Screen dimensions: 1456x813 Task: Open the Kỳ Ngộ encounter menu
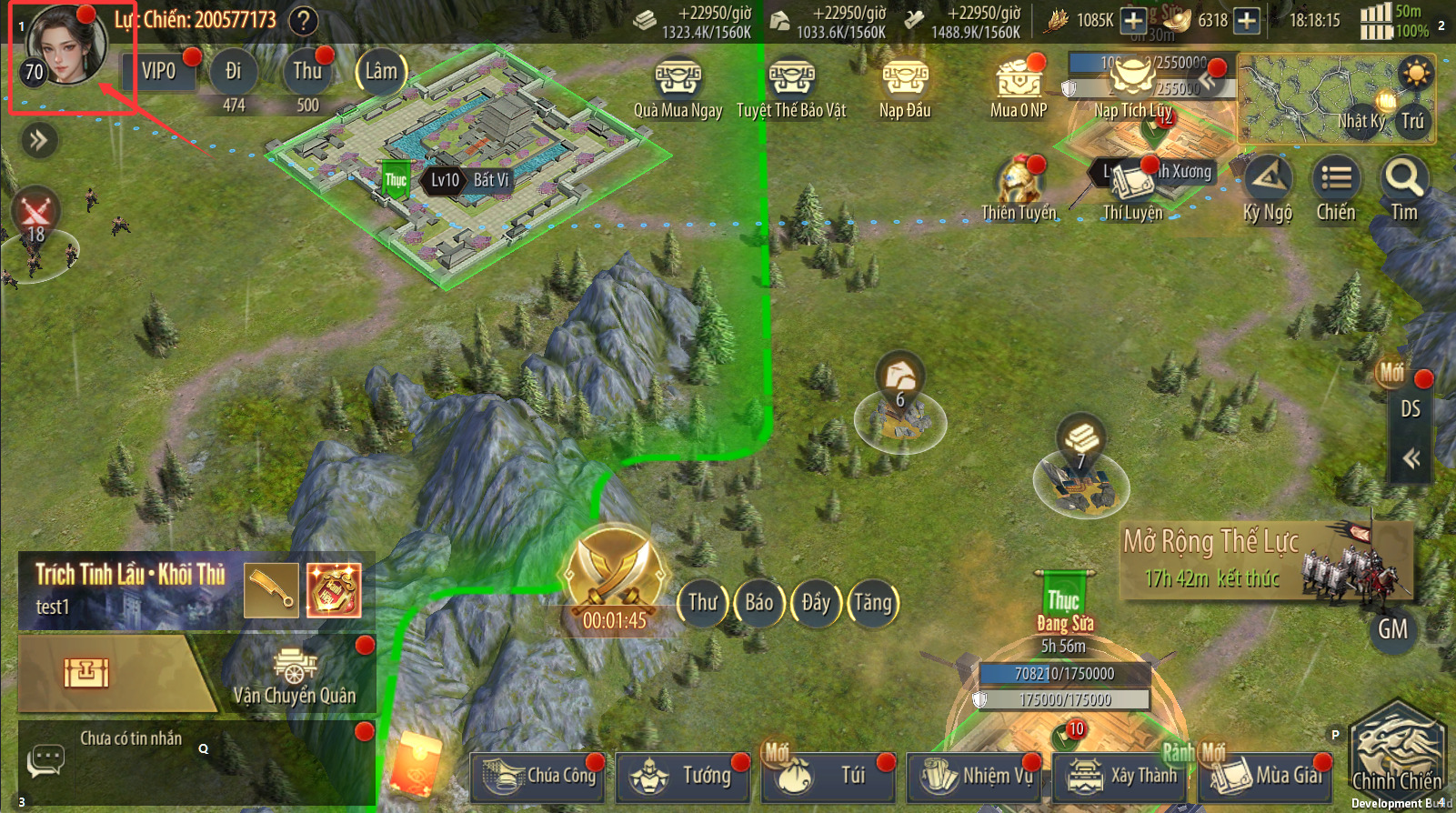(x=1268, y=186)
